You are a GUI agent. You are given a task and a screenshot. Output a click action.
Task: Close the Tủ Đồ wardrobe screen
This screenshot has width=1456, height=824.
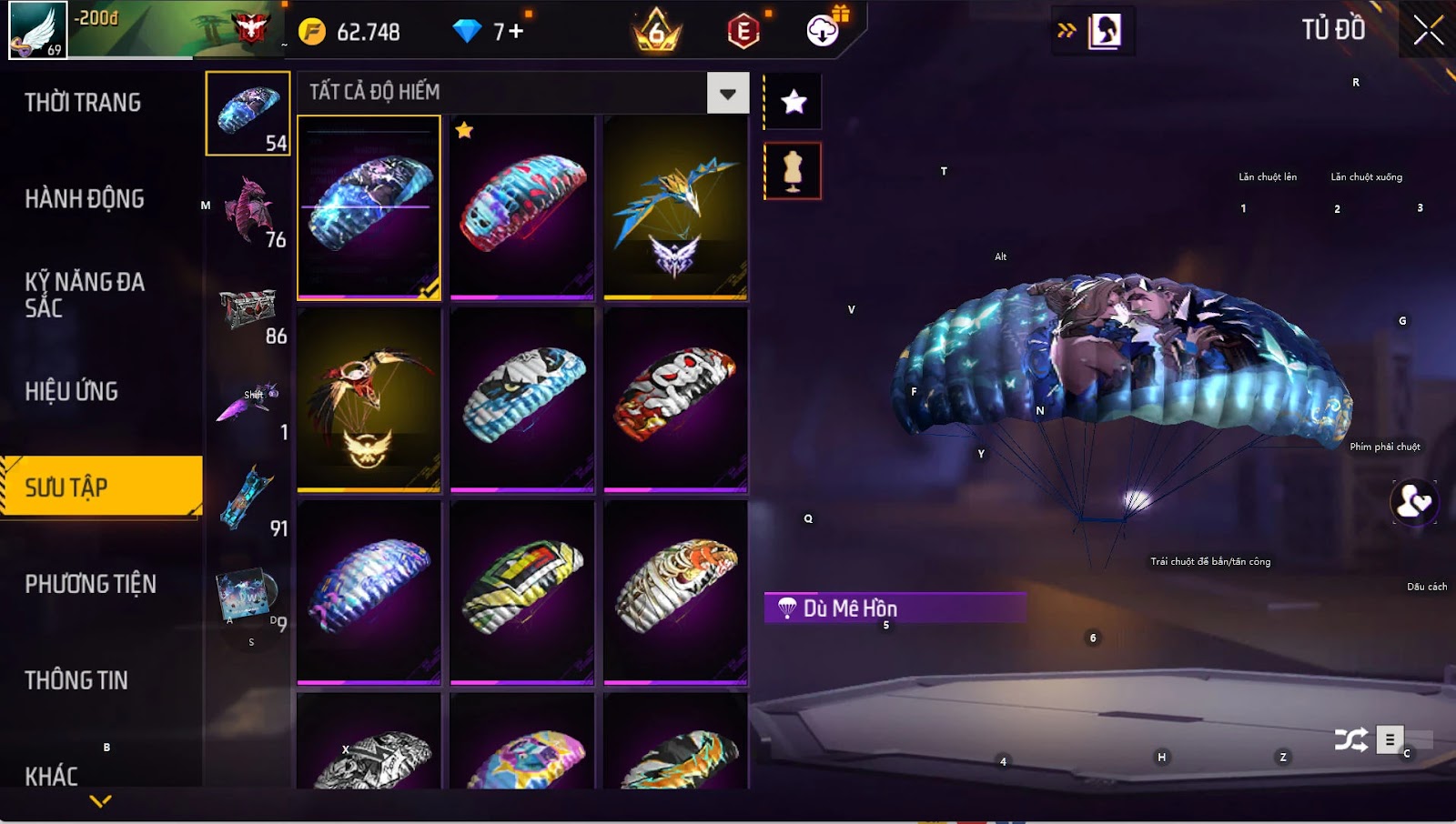click(1428, 31)
